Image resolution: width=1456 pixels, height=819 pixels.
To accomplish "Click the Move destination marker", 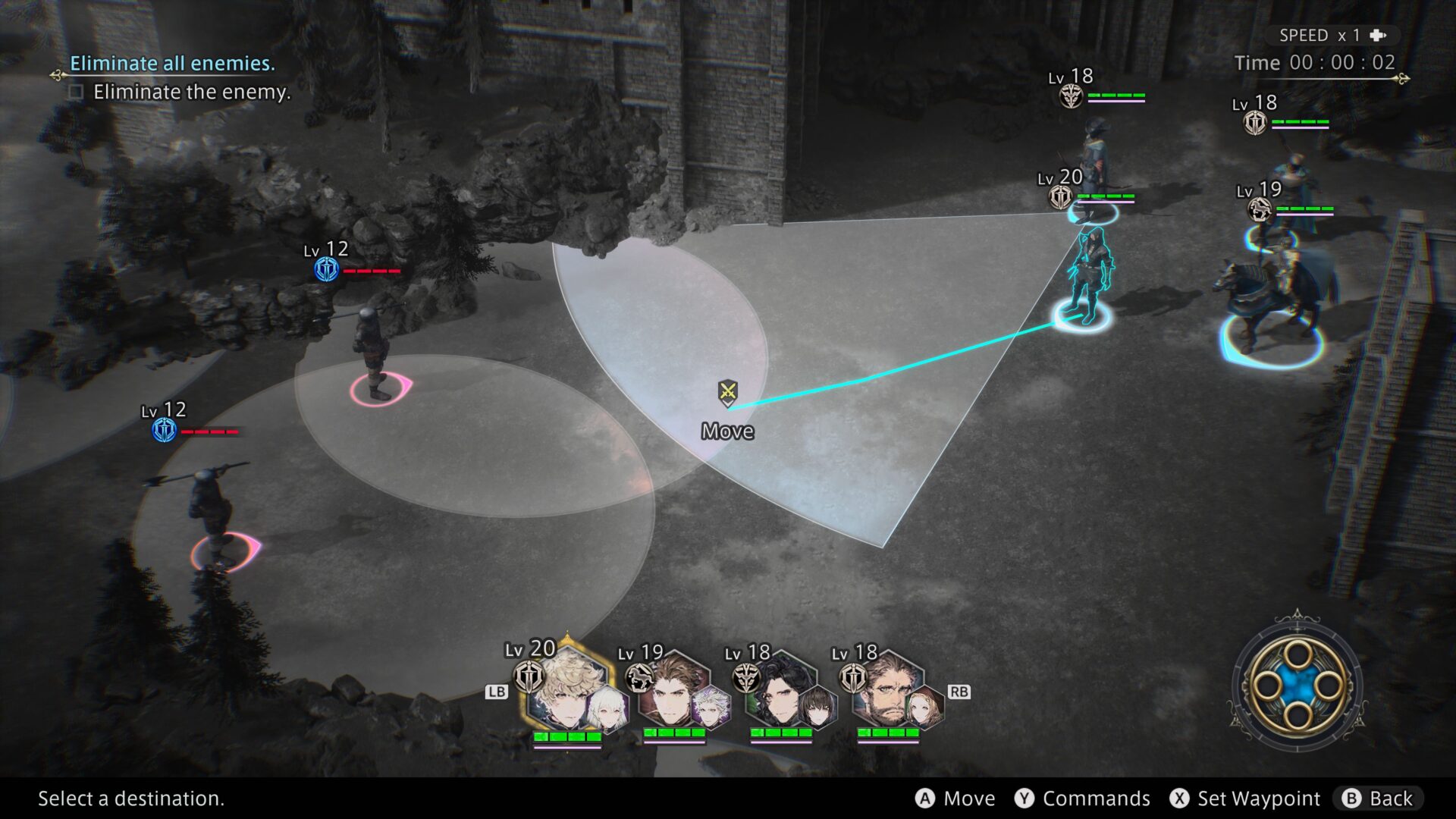I will [x=727, y=393].
